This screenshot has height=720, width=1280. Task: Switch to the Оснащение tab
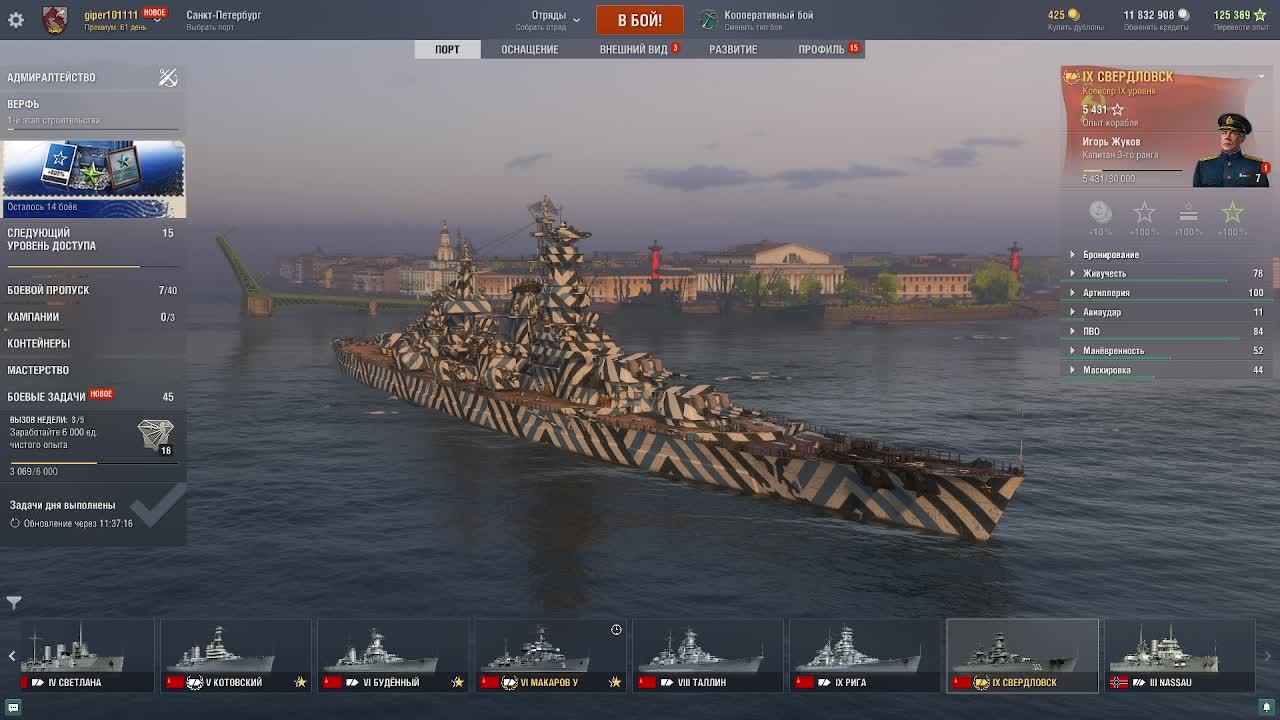point(530,49)
